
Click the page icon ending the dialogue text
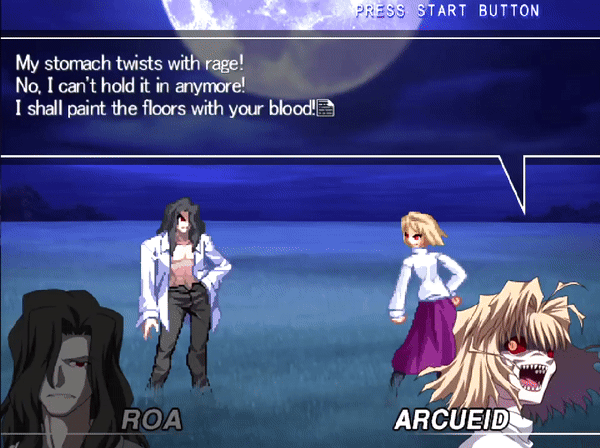pos(325,107)
